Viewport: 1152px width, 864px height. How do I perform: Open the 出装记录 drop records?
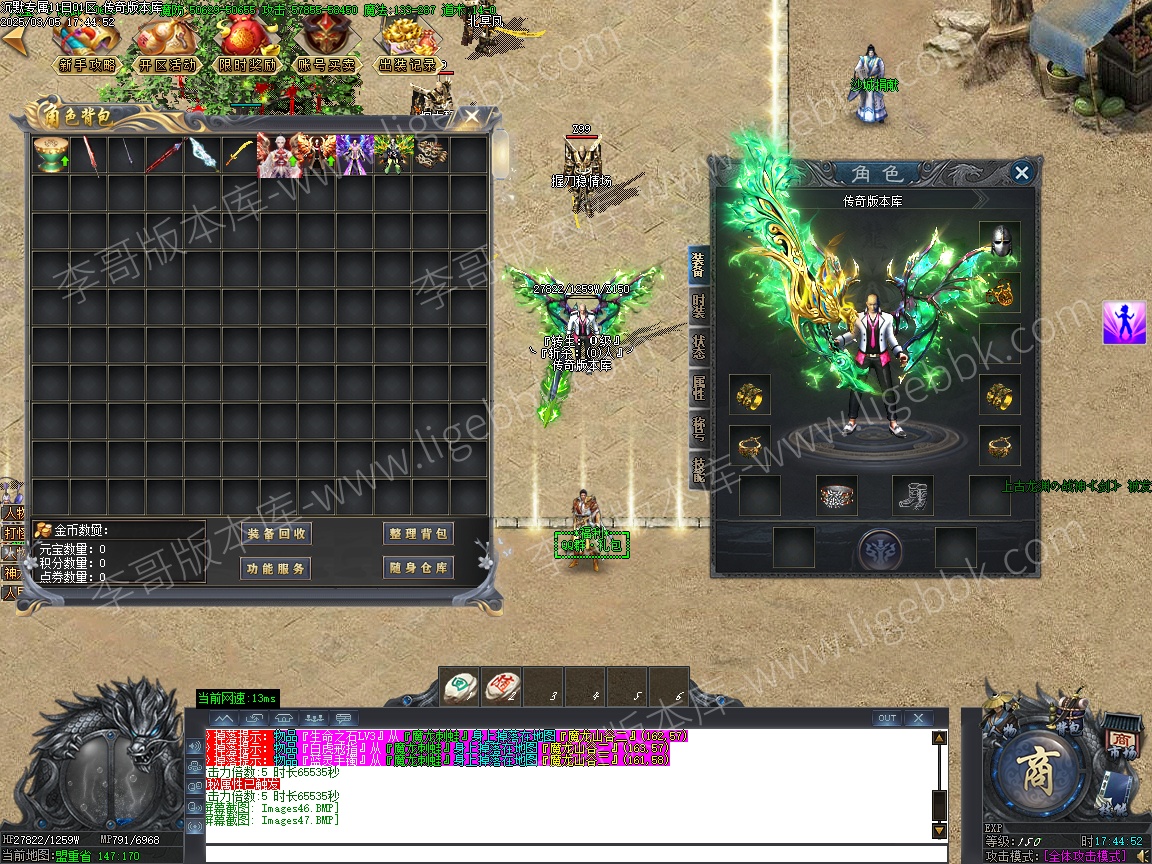(407, 64)
